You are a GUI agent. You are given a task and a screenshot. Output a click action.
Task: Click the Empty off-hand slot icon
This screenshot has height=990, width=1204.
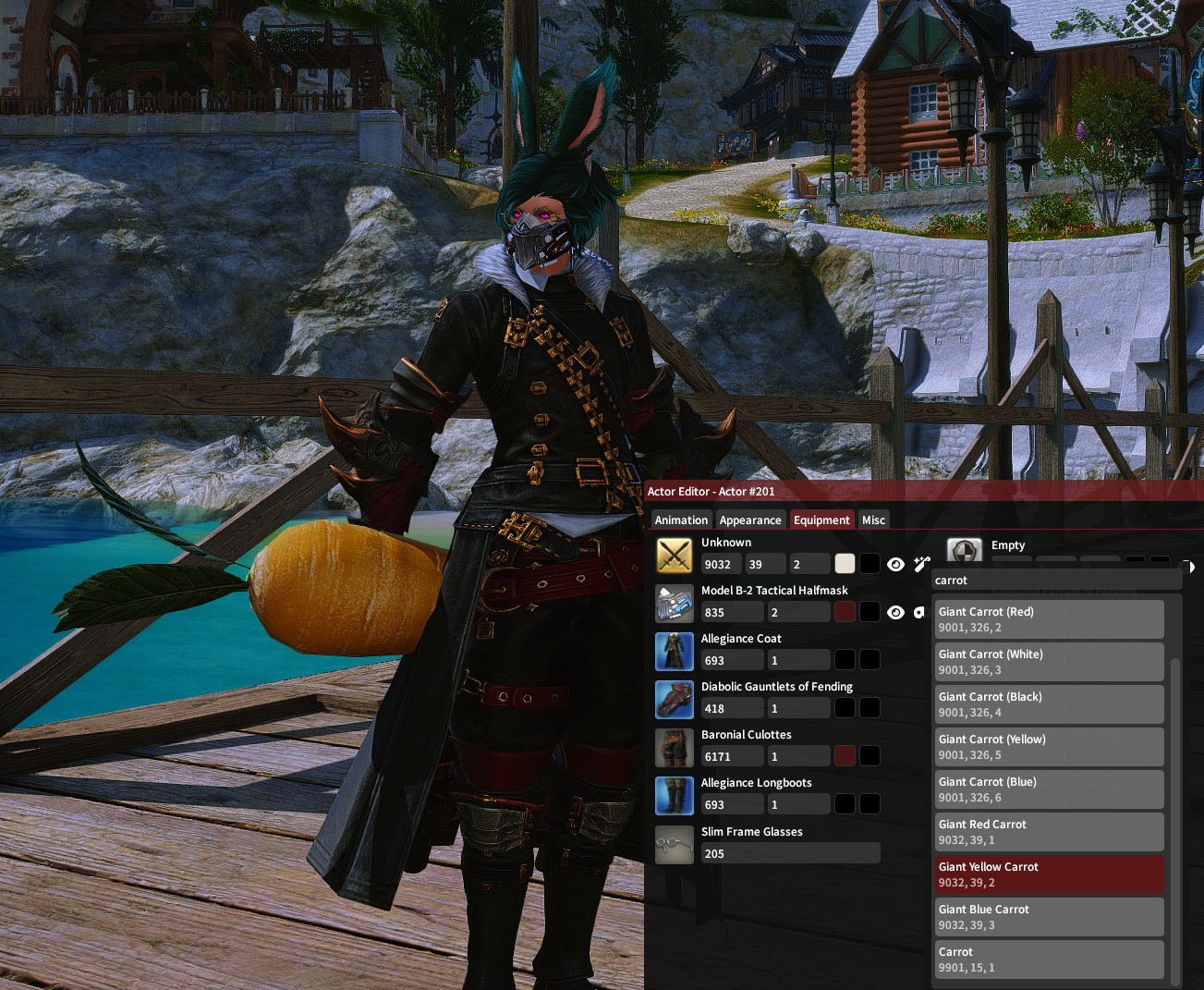tap(965, 552)
